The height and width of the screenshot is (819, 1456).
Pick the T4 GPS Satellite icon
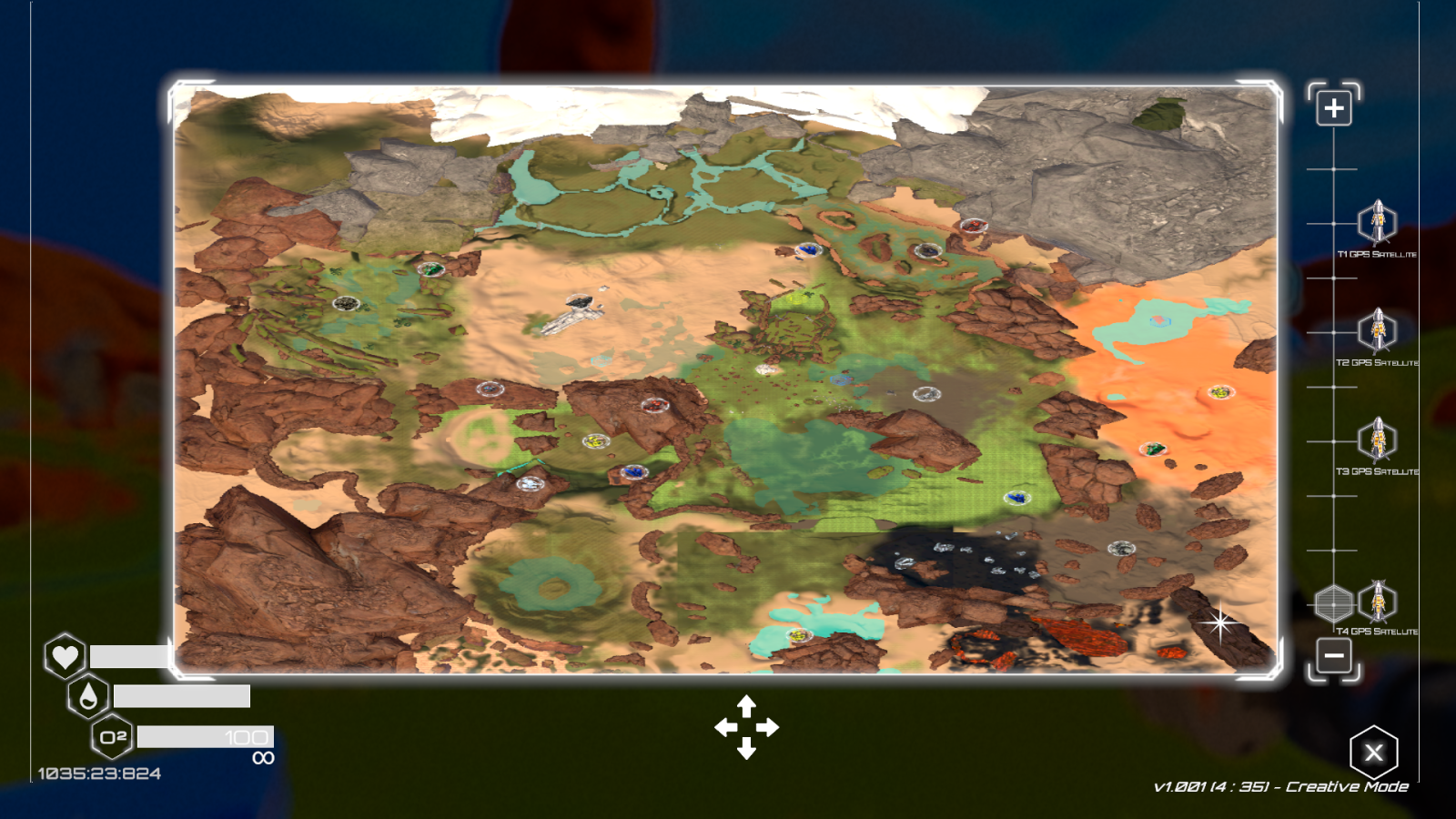click(1377, 602)
